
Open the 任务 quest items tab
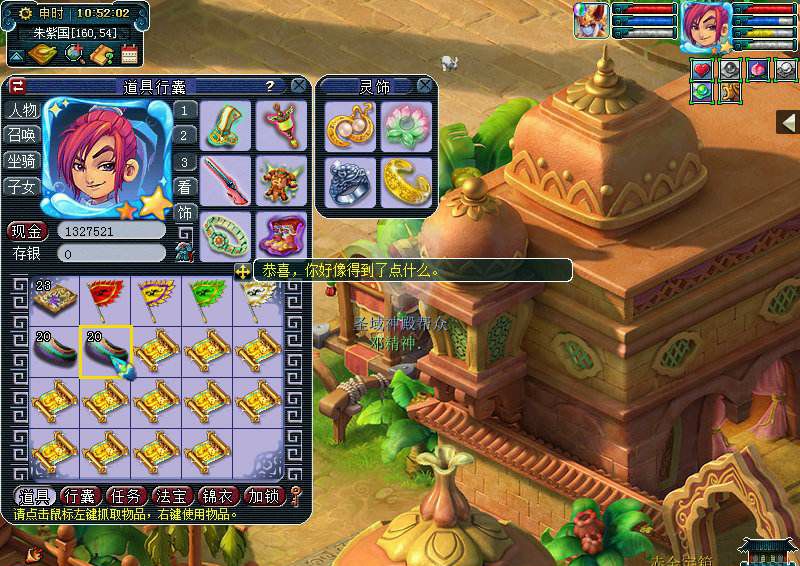pos(127,496)
